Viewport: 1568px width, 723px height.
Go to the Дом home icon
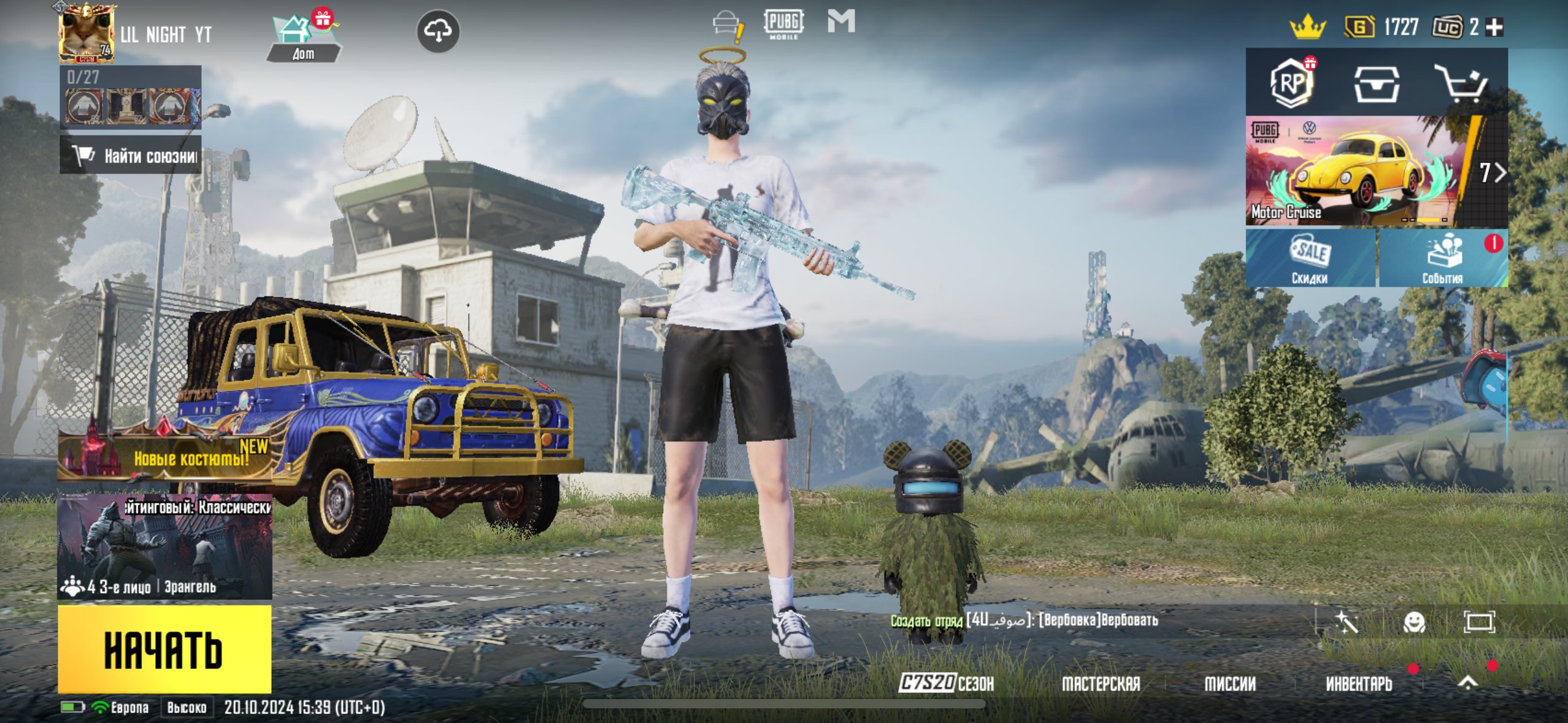(x=303, y=38)
